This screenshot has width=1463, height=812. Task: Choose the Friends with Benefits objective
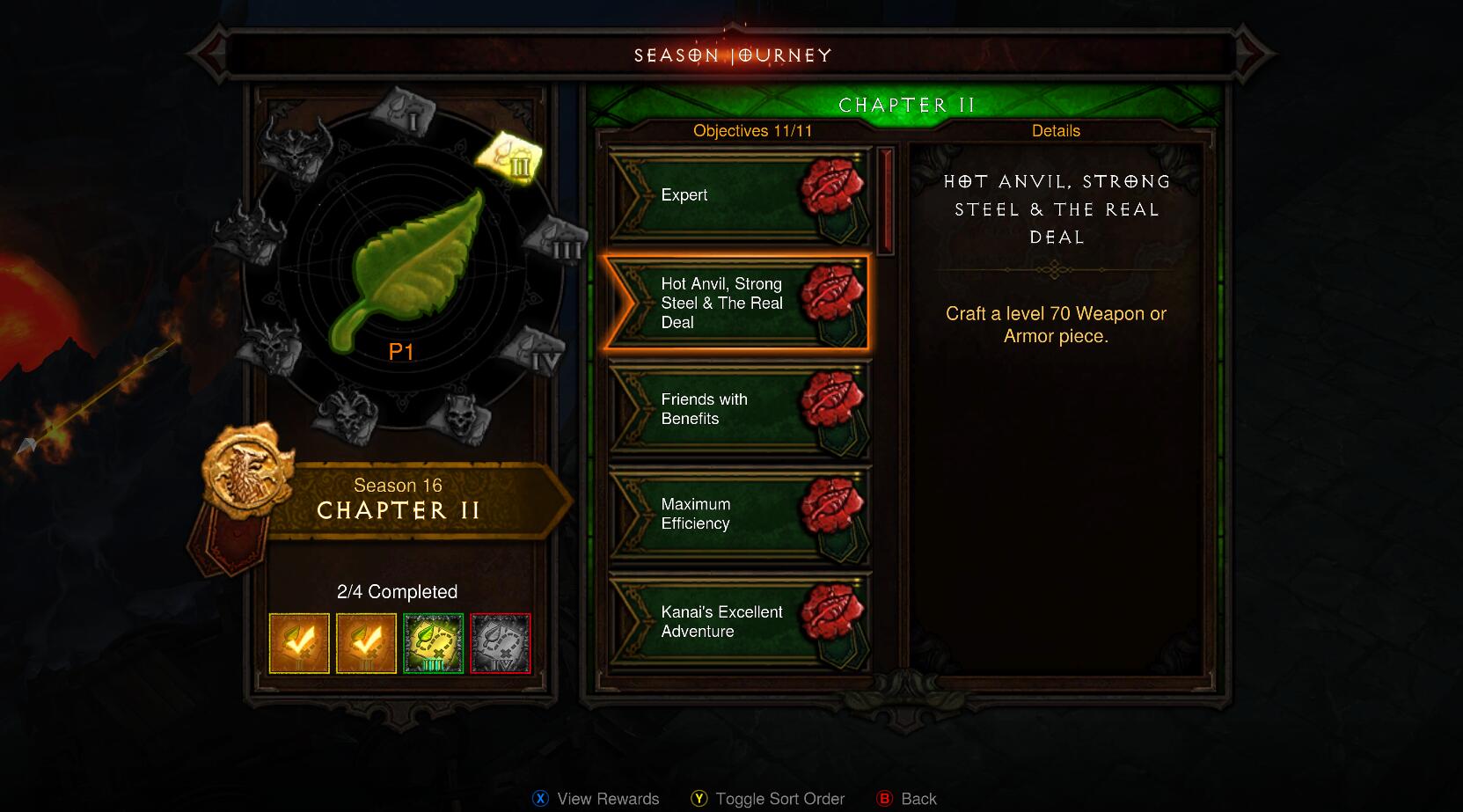pos(737,409)
